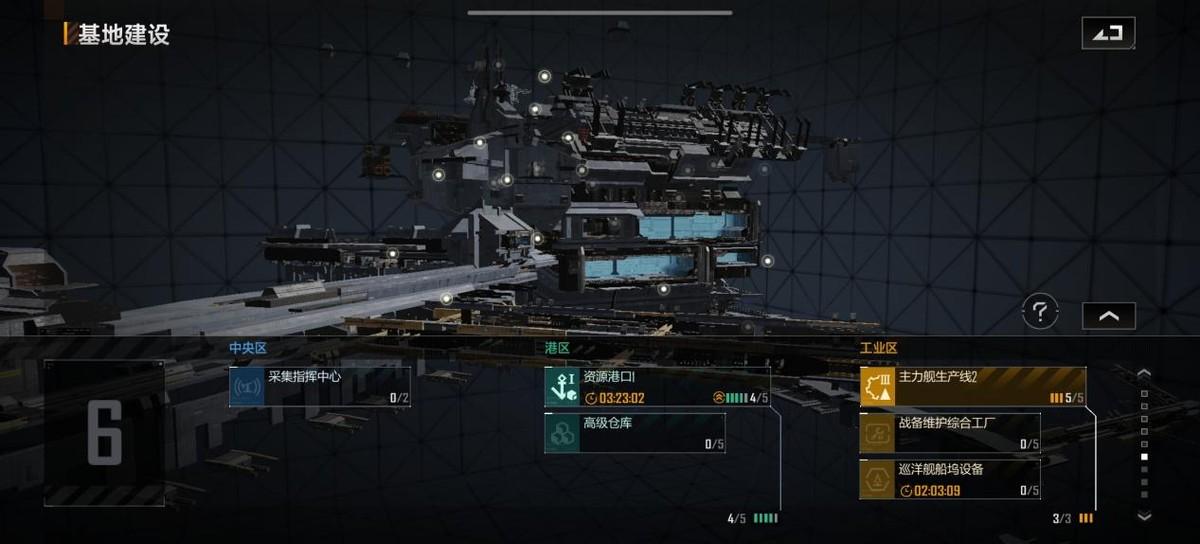Screen dimensions: 1200x544
Task: Open the 巡洋舰船坞设备 building entry
Action: [x=949, y=479]
